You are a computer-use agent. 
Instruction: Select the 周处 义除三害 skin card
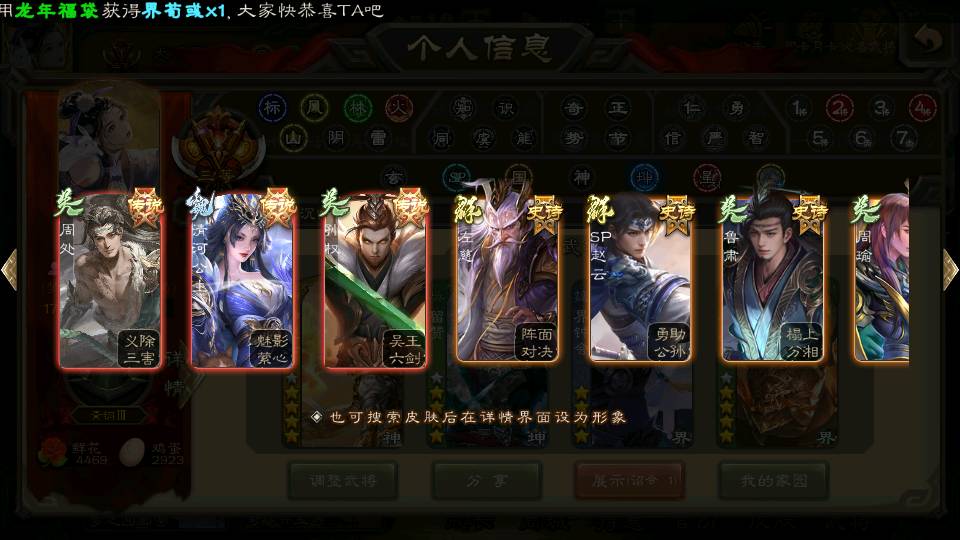(110, 278)
